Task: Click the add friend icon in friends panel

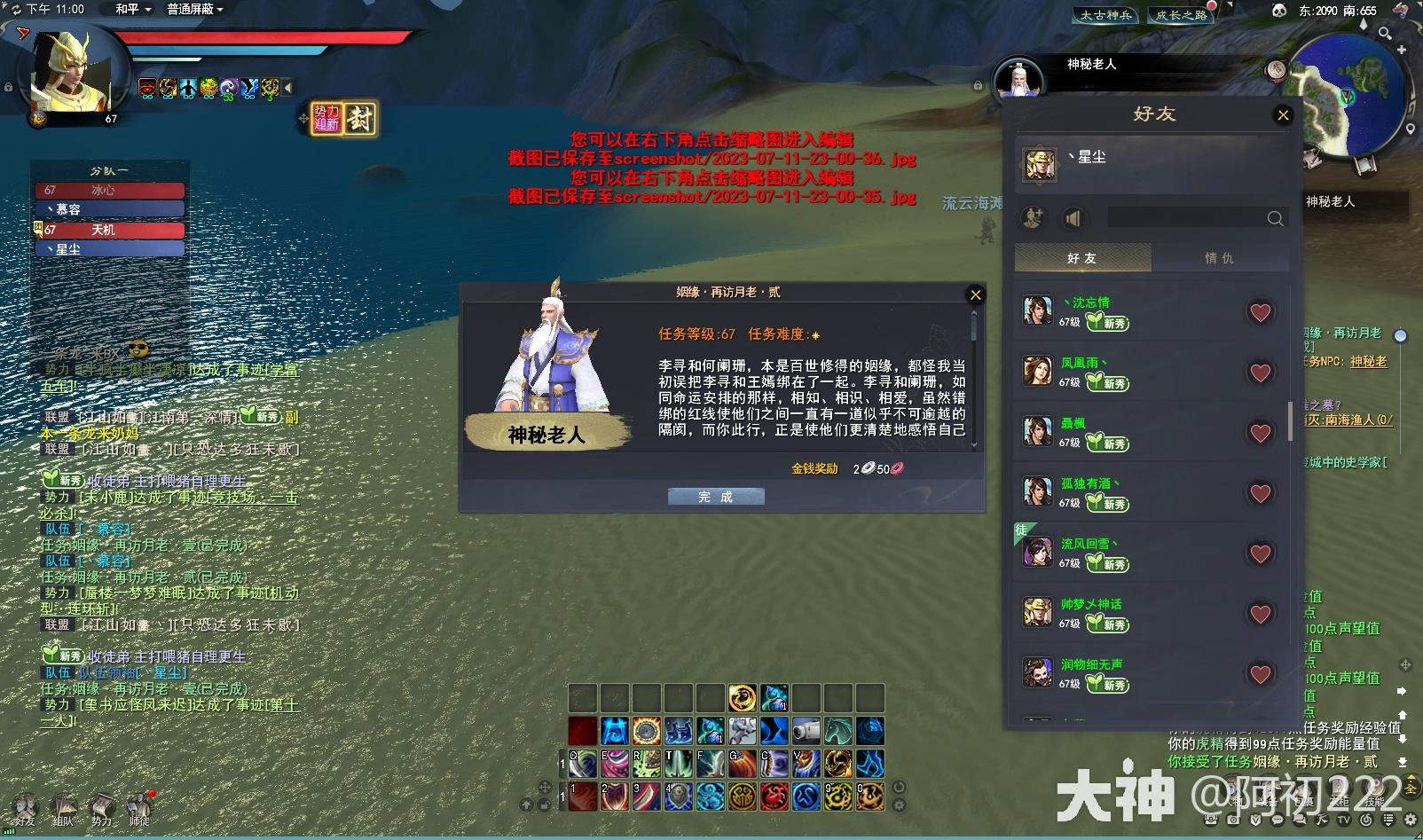Action: 1032,217
